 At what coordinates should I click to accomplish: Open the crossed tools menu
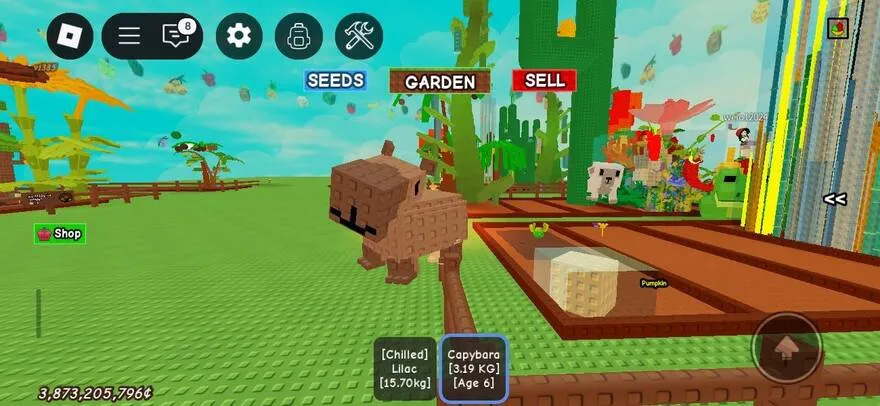[x=358, y=36]
